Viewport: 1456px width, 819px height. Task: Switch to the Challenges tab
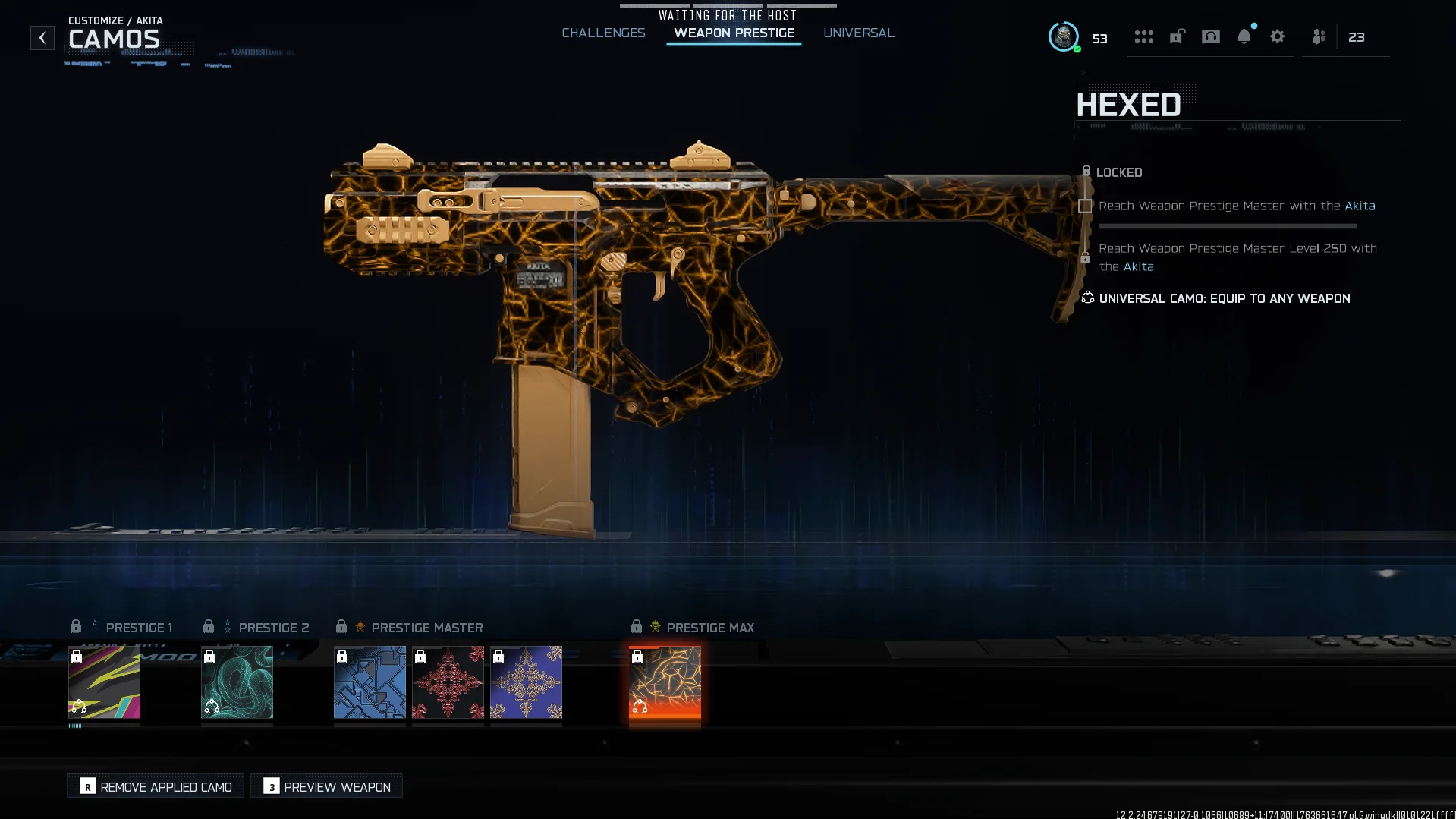[603, 33]
